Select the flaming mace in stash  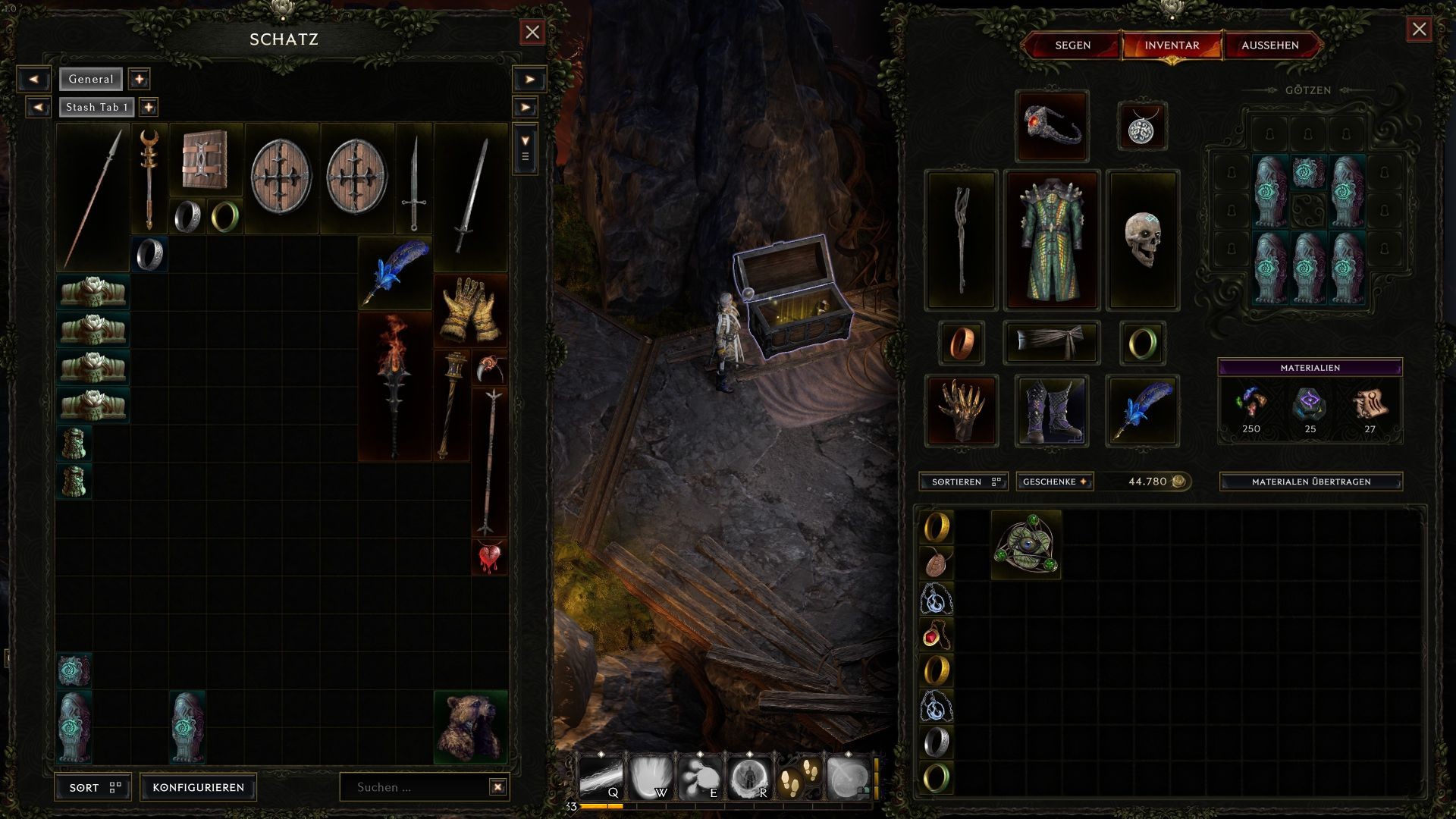click(395, 385)
